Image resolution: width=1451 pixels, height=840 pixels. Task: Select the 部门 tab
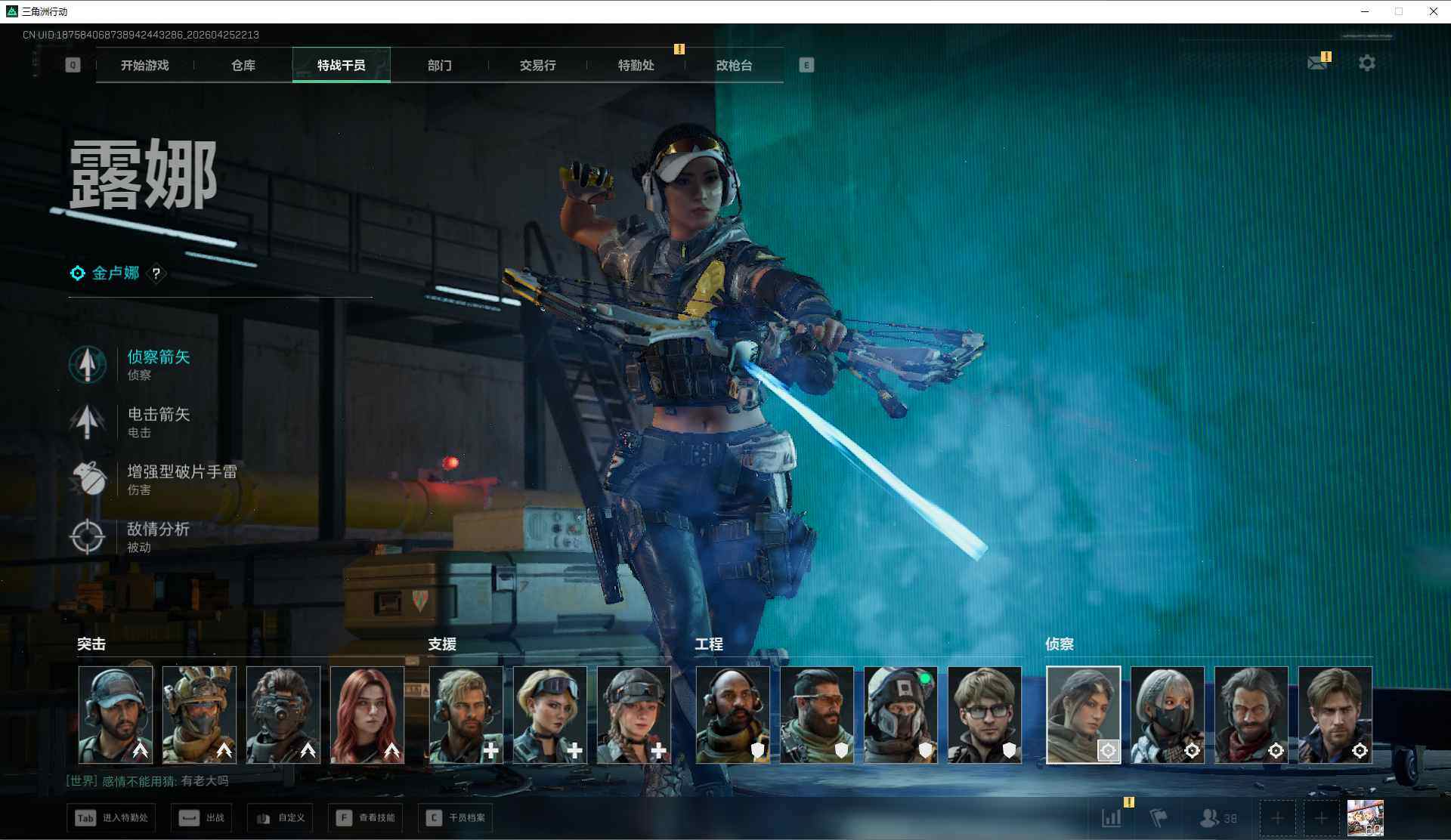[439, 66]
